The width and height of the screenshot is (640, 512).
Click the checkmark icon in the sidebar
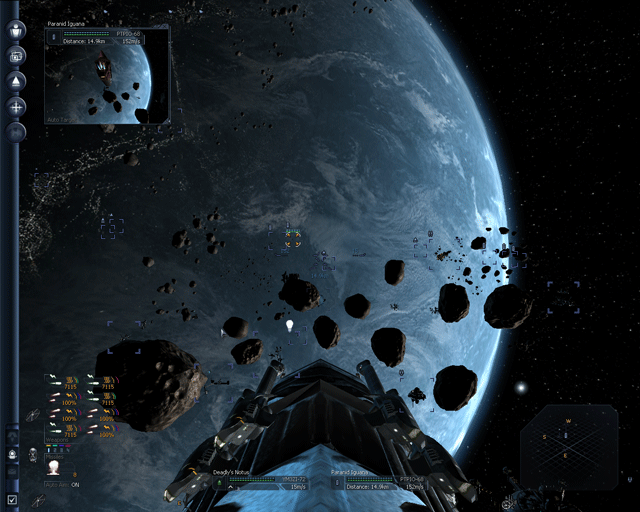point(12,499)
